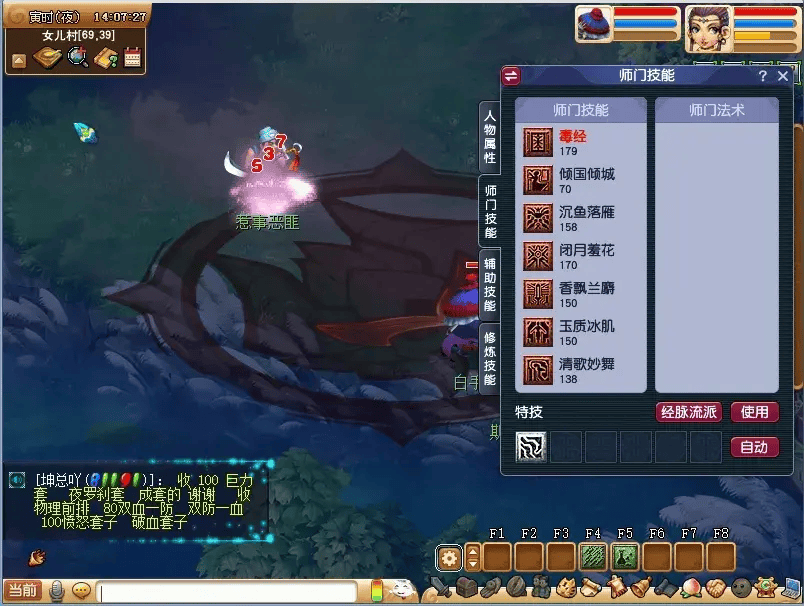Switch to the 人物属性 tab
Viewport: 804px width, 606px height.
[x=490, y=137]
